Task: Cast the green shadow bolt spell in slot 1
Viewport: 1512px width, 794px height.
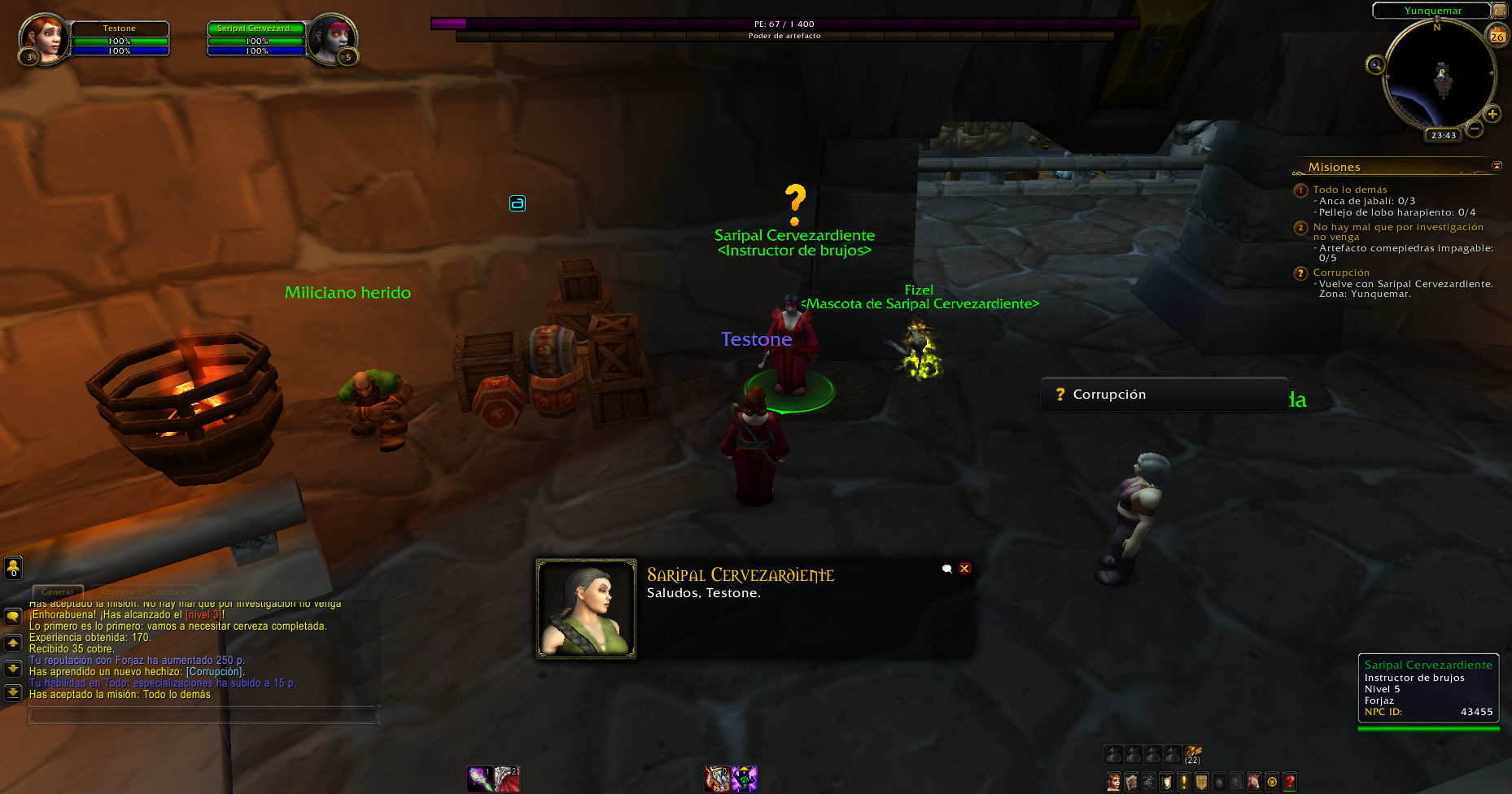Action: [x=479, y=779]
